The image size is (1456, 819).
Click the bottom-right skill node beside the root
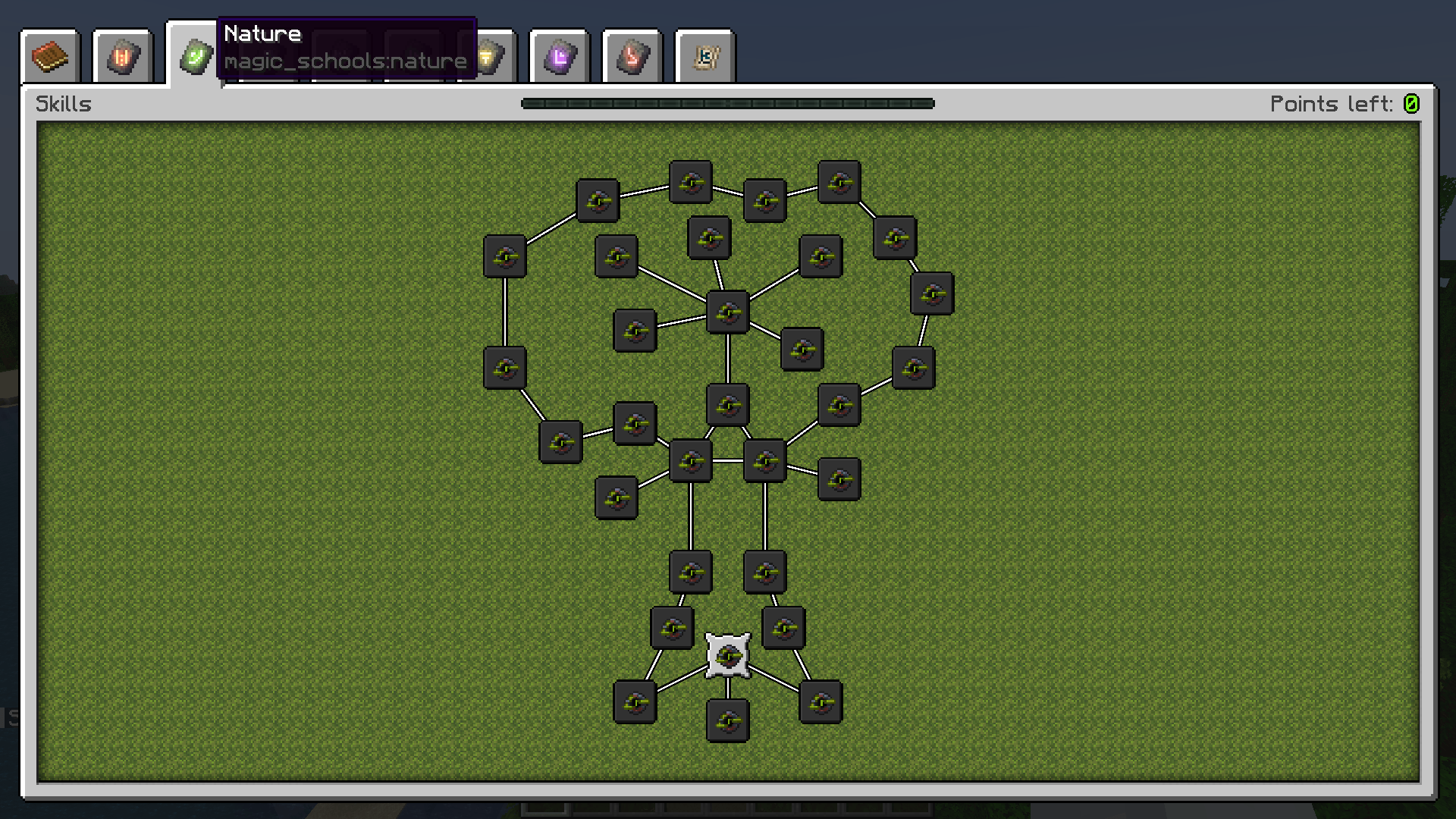tap(821, 702)
